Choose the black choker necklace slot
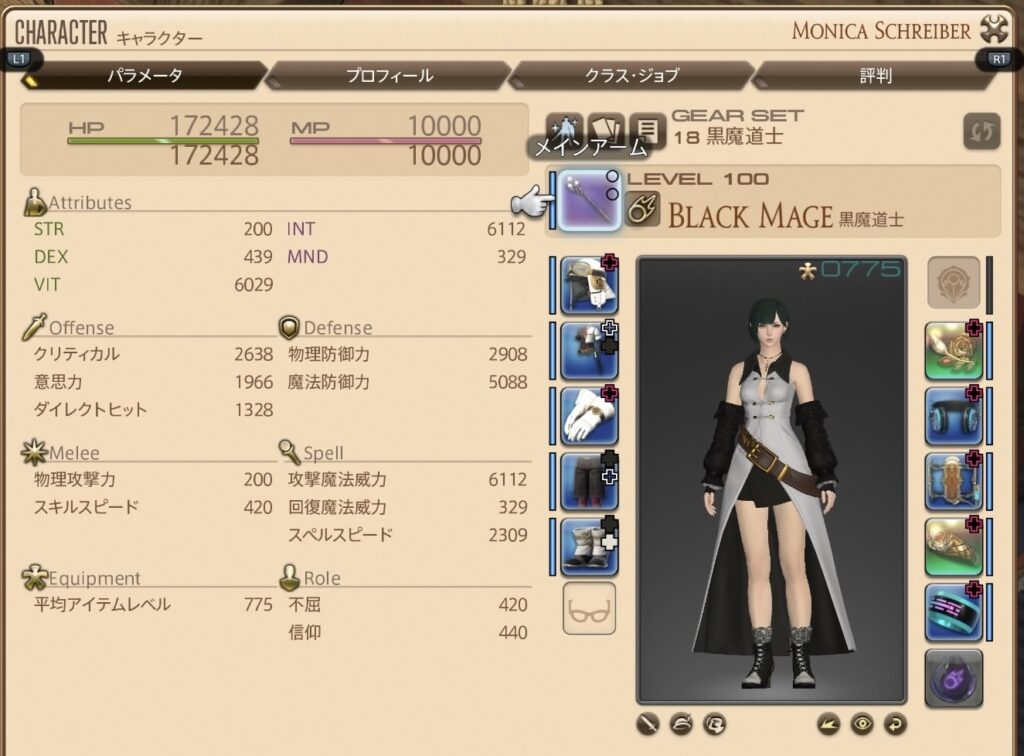 [x=953, y=416]
